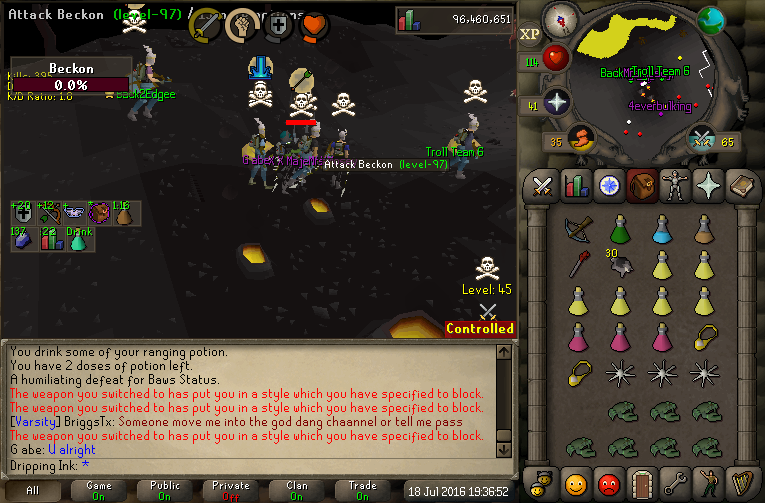Click the compass to face north

[x=561, y=20]
